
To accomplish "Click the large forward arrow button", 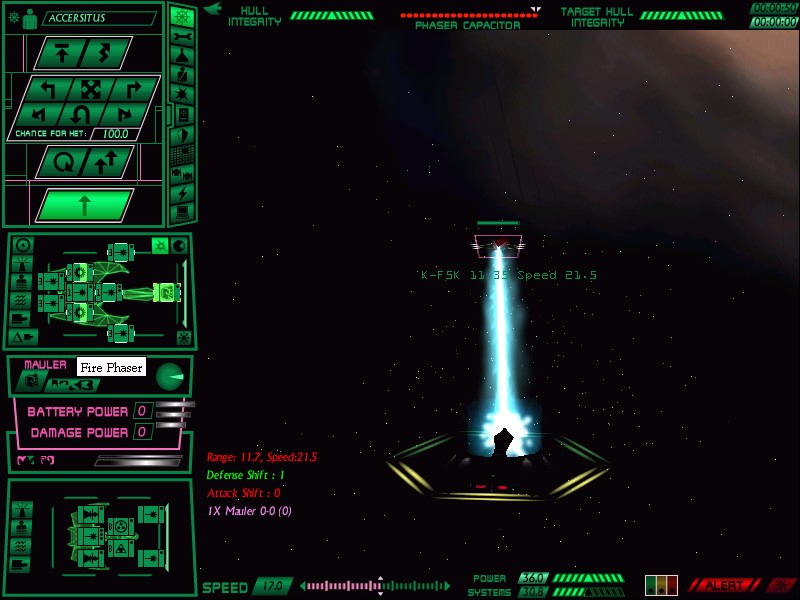I will [x=84, y=205].
